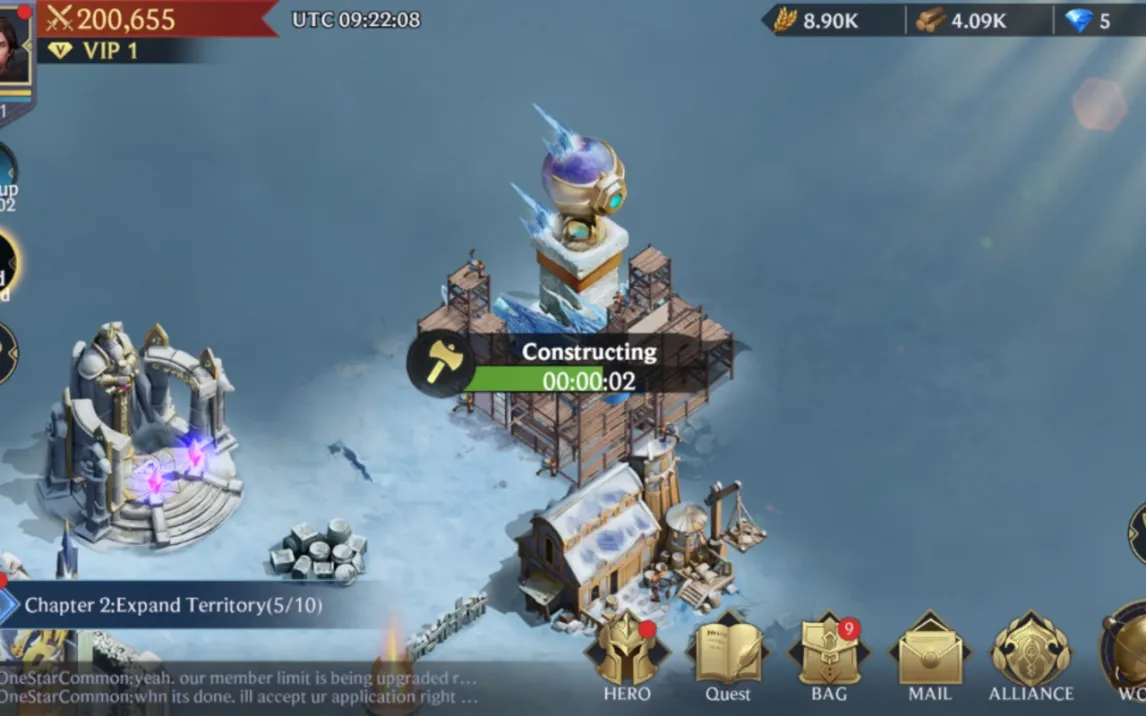Open the chat message box
Image resolution: width=1146 pixels, height=716 pixels.
pos(240,686)
